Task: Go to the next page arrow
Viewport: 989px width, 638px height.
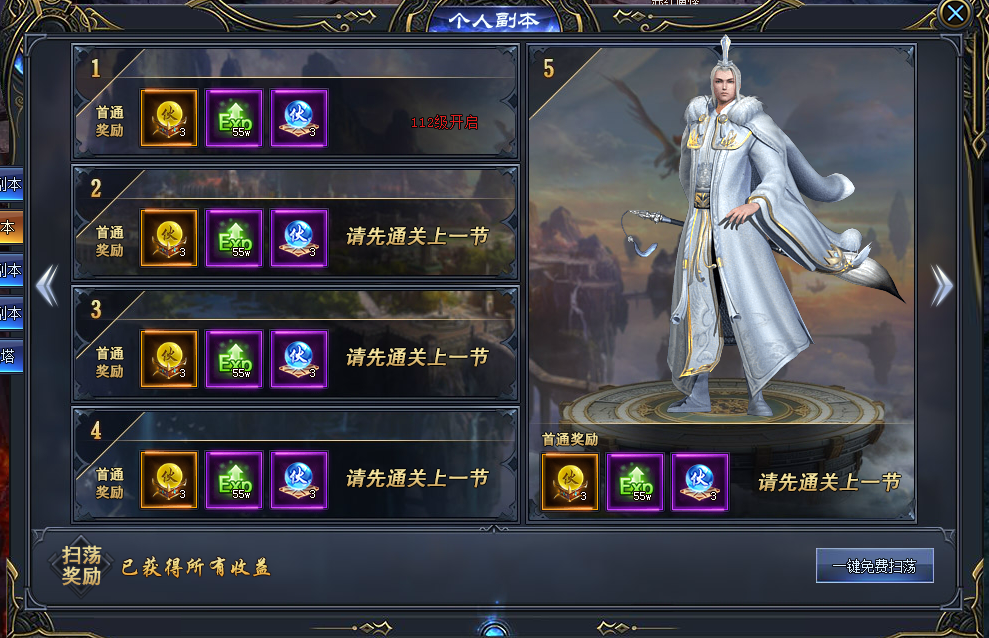Action: 942,286
